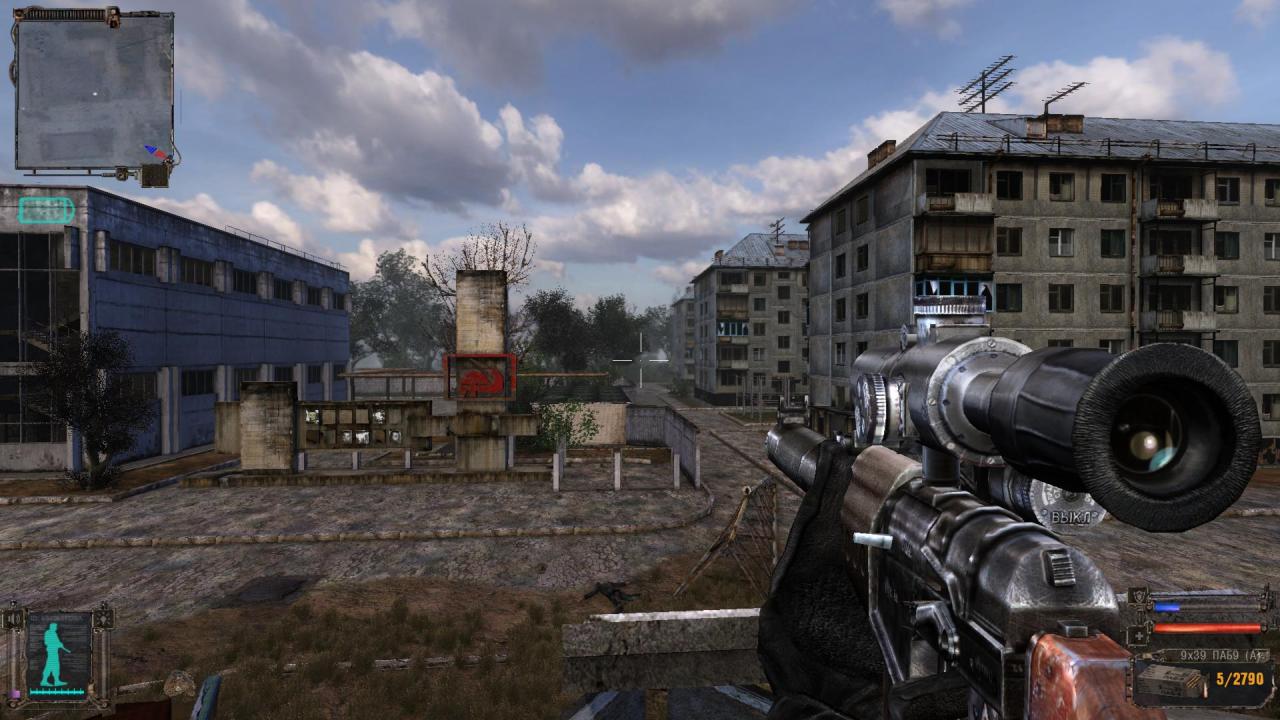Click the cyan stalker stance silhouette
The width and height of the screenshot is (1280, 720).
(56, 655)
